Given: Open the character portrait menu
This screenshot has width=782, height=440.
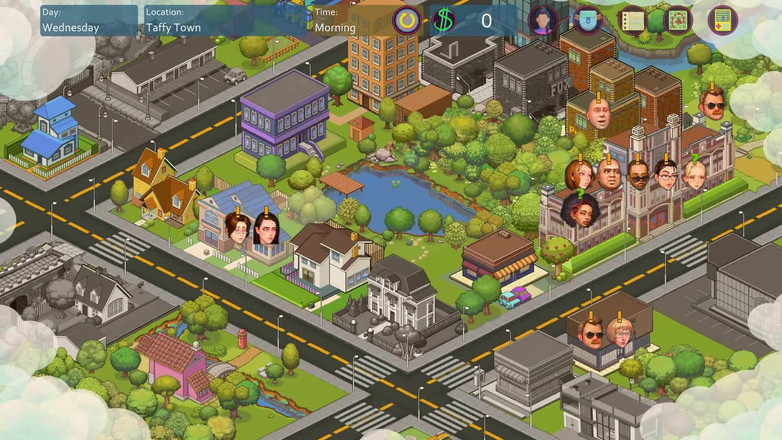Looking at the screenshot, I should pyautogui.click(x=543, y=19).
